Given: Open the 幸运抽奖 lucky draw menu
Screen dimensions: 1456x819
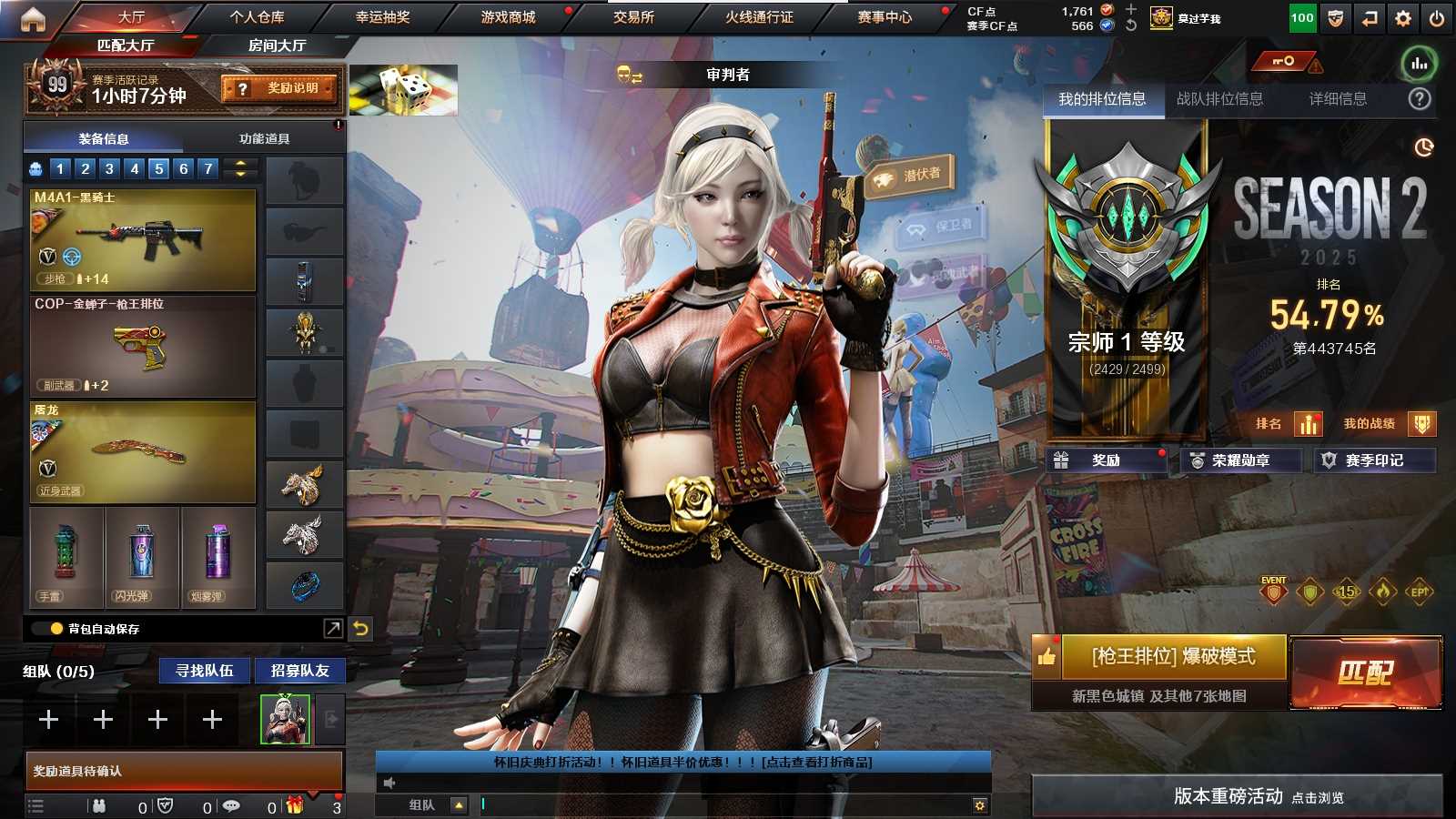Looking at the screenshot, I should [382, 17].
